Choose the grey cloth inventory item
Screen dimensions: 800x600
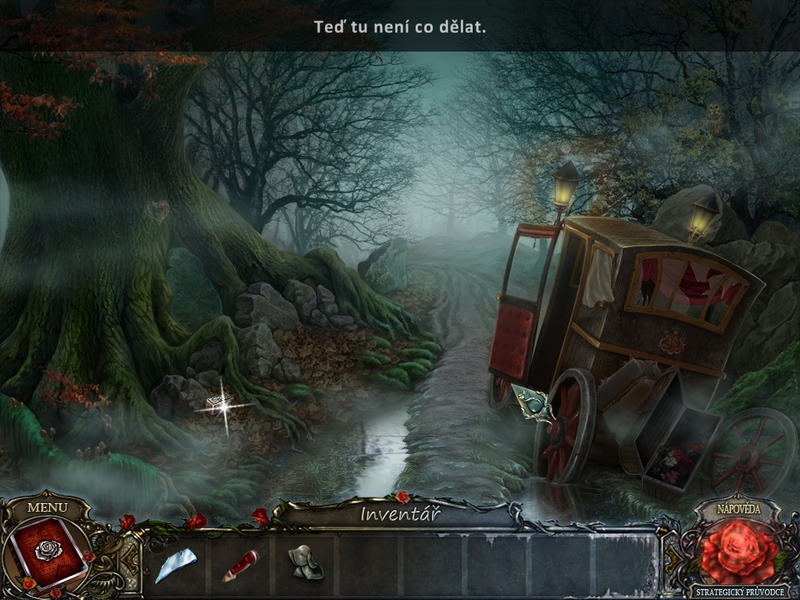304,564
